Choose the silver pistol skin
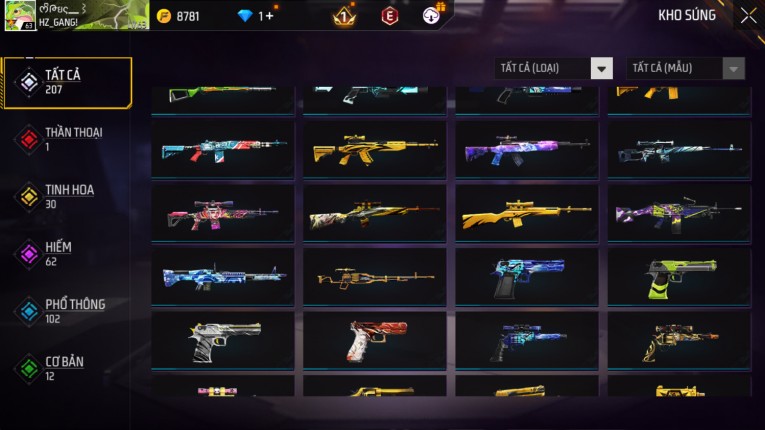Image resolution: width=765 pixels, height=430 pixels. (x=223, y=340)
